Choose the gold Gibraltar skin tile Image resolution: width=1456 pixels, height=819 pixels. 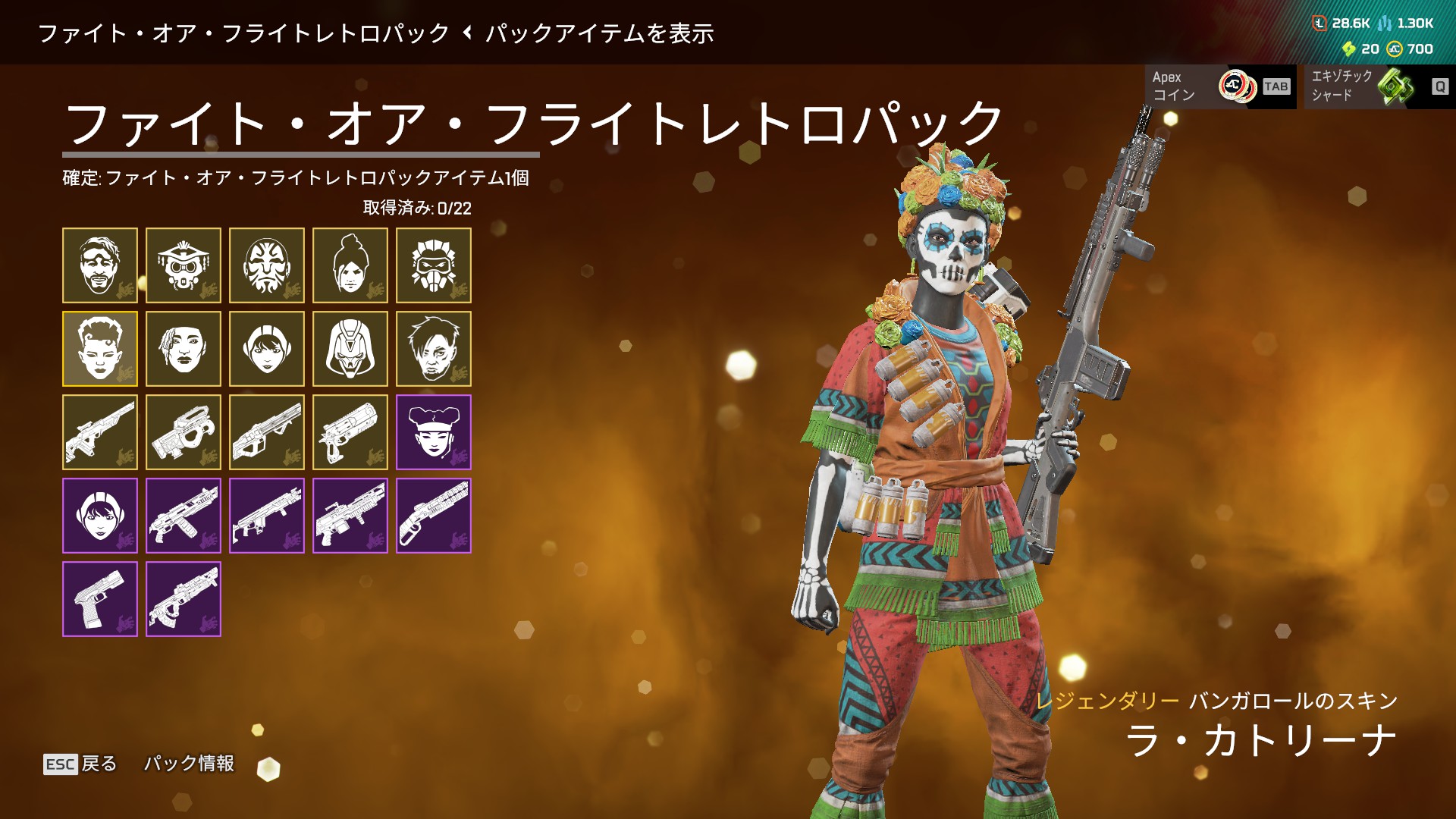point(267,265)
